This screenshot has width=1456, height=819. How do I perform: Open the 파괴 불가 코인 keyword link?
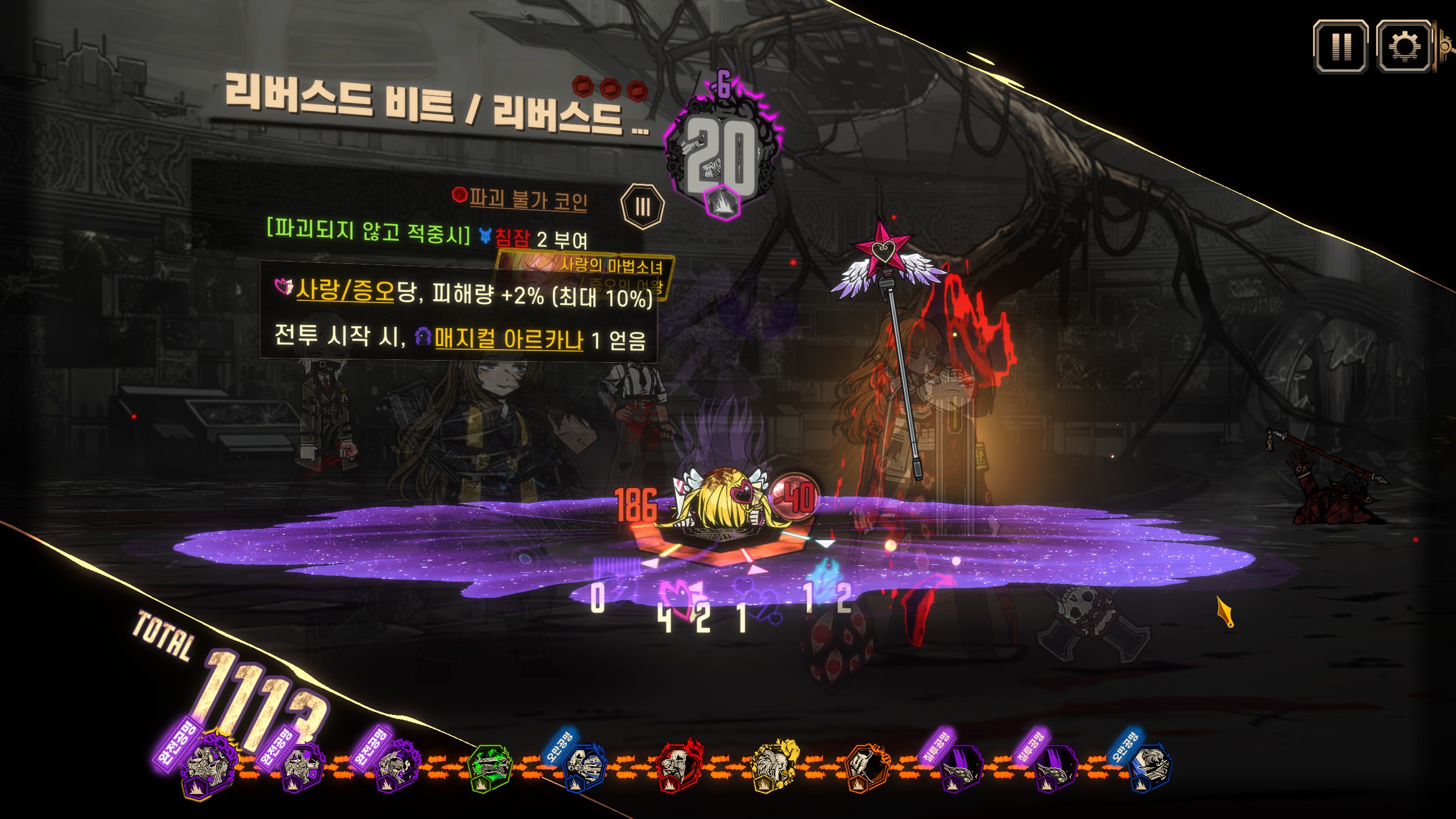tap(528, 199)
